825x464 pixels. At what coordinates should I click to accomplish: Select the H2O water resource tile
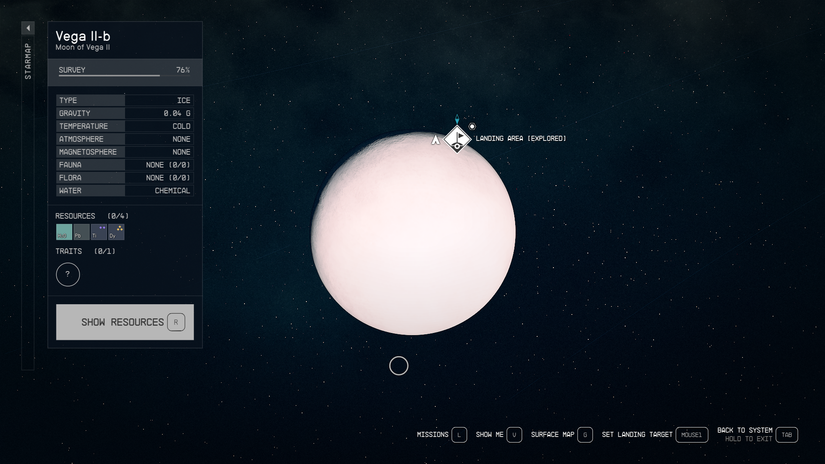pos(64,232)
